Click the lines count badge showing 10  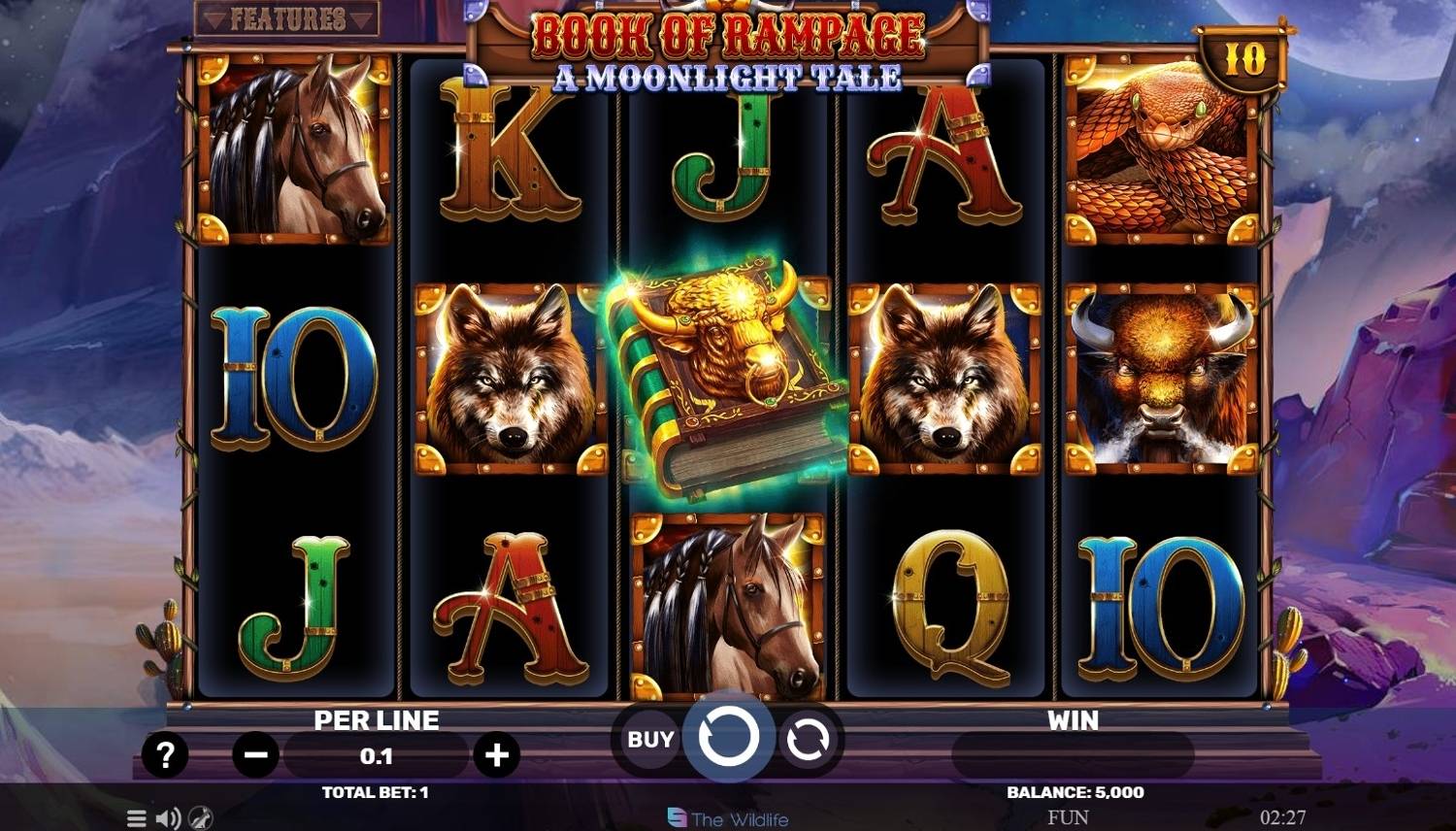(x=1243, y=60)
